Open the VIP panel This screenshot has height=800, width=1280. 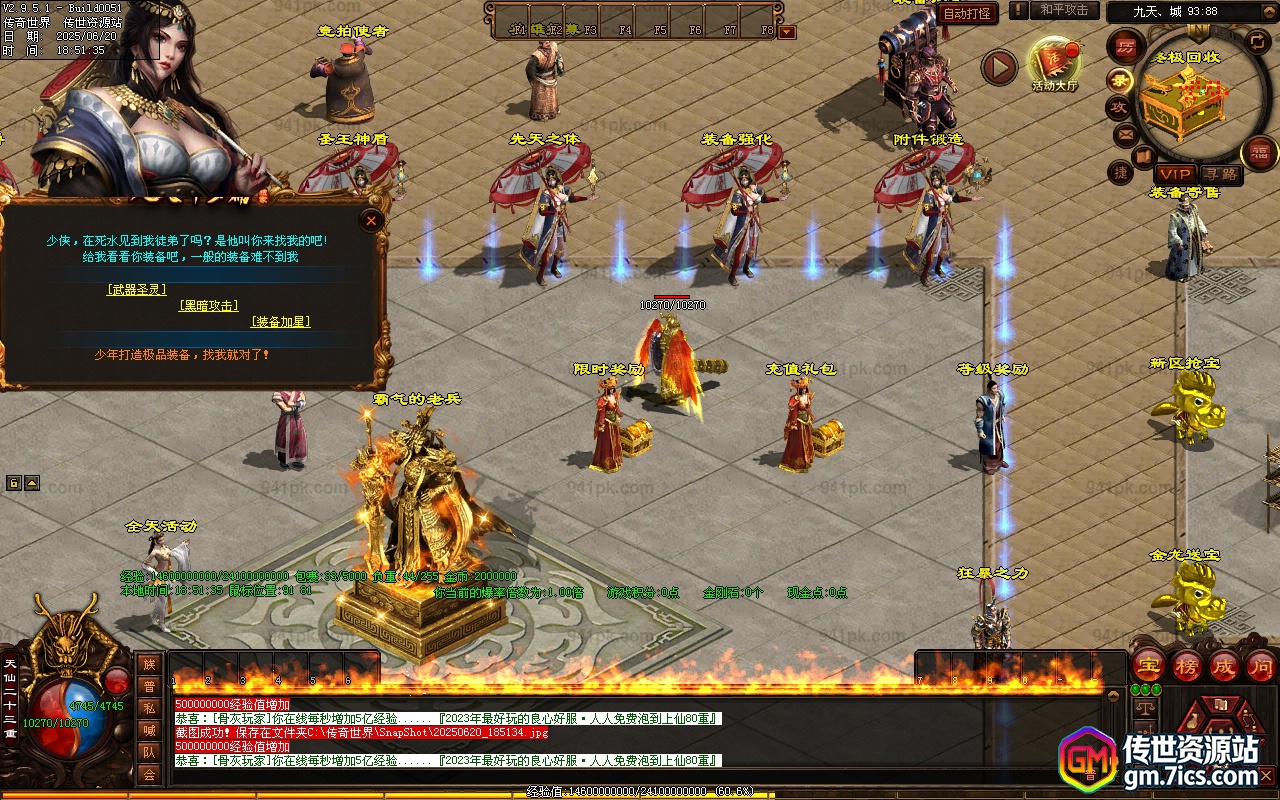(x=1175, y=174)
